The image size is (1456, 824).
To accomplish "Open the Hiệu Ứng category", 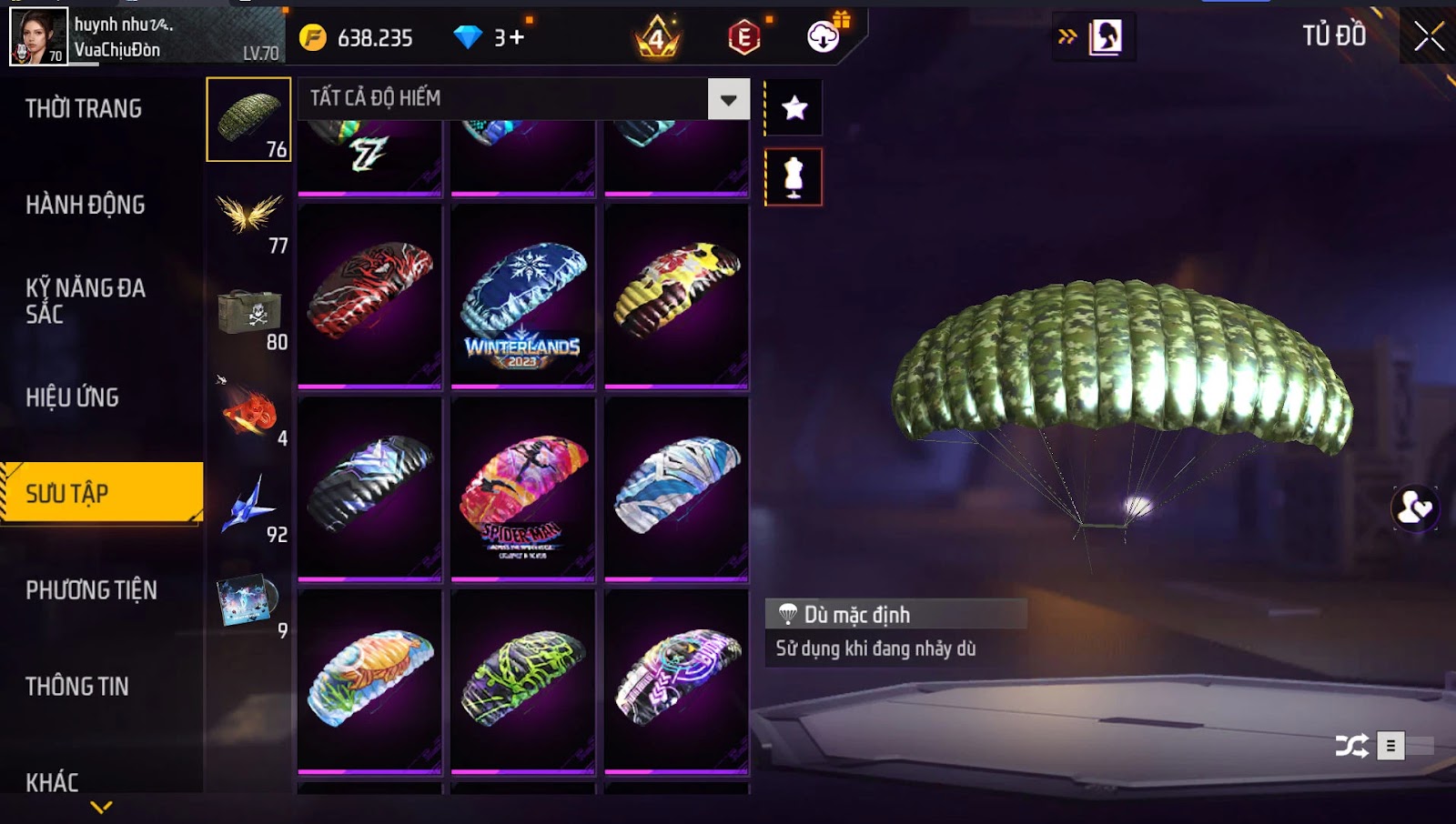I will point(73,397).
